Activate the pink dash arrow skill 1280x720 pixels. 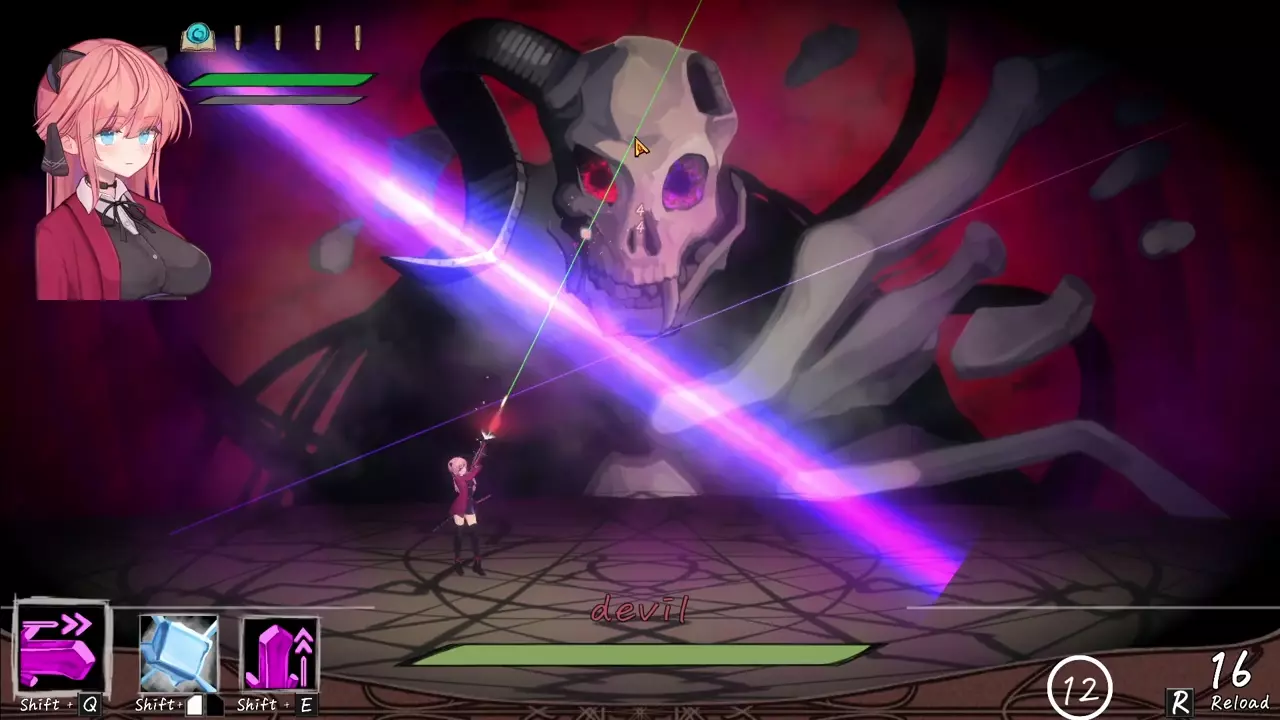coord(61,648)
